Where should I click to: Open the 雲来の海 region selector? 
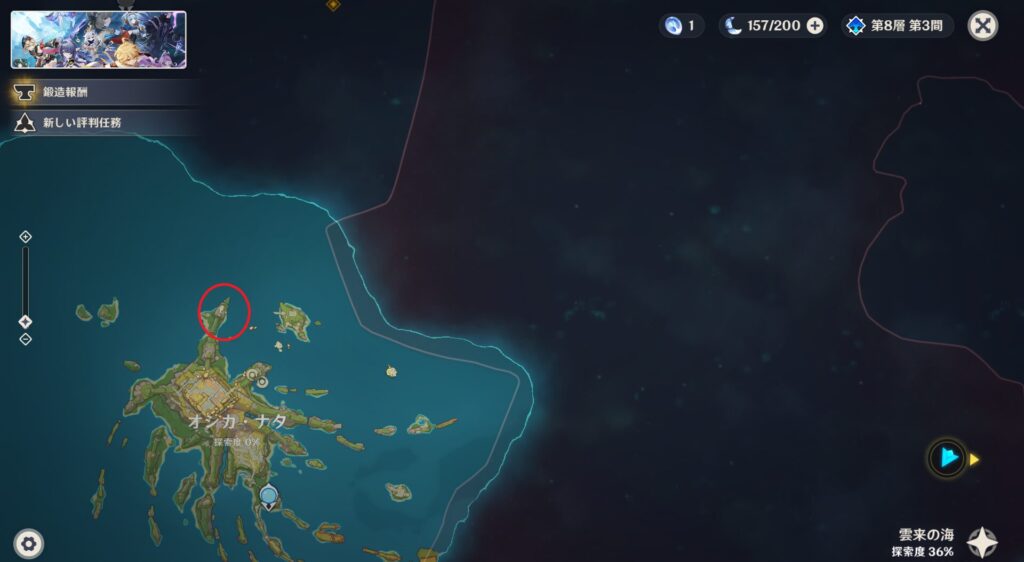(981, 543)
